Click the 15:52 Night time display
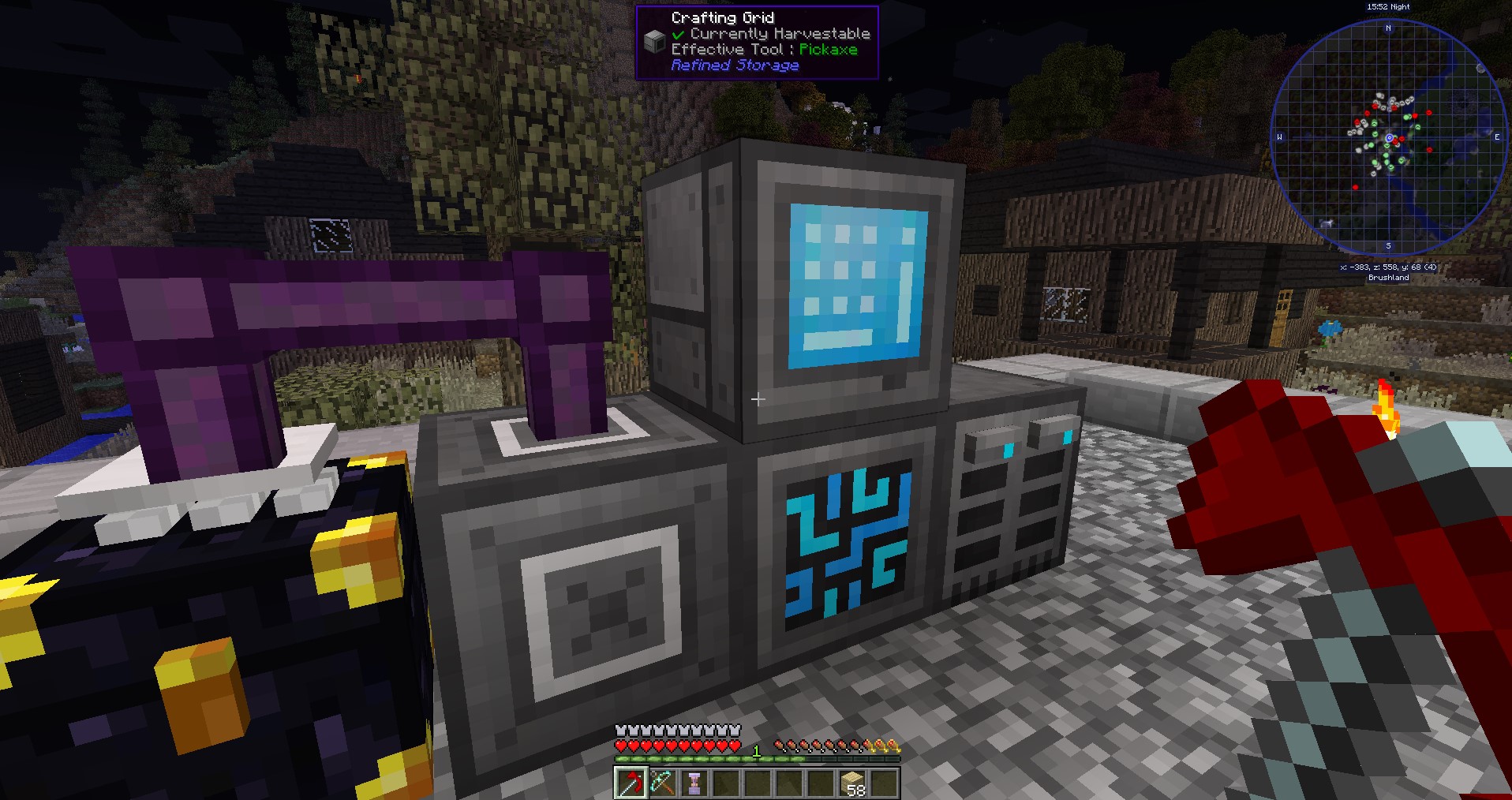 (x=1388, y=6)
